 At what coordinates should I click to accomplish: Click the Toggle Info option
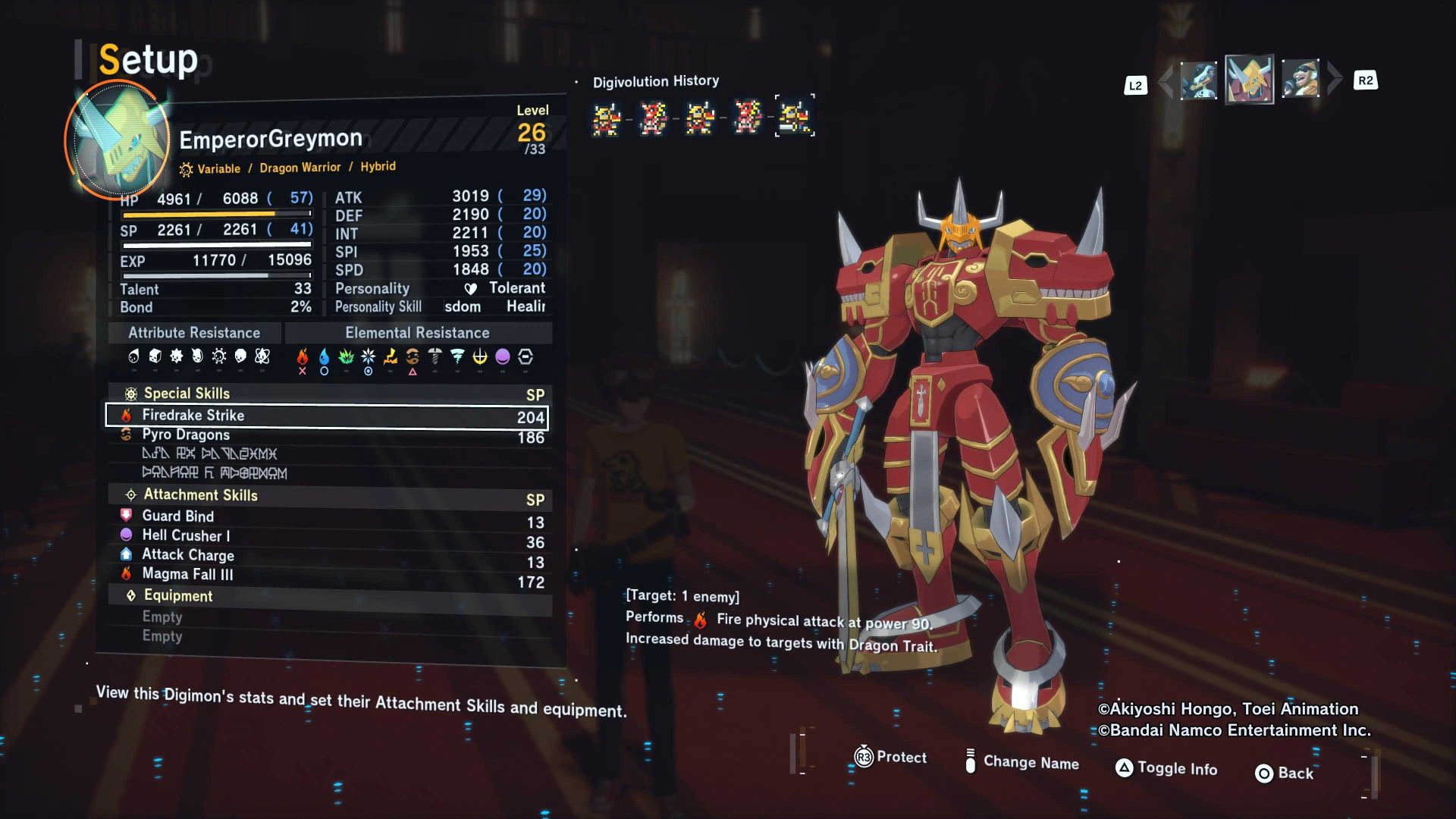click(1166, 768)
